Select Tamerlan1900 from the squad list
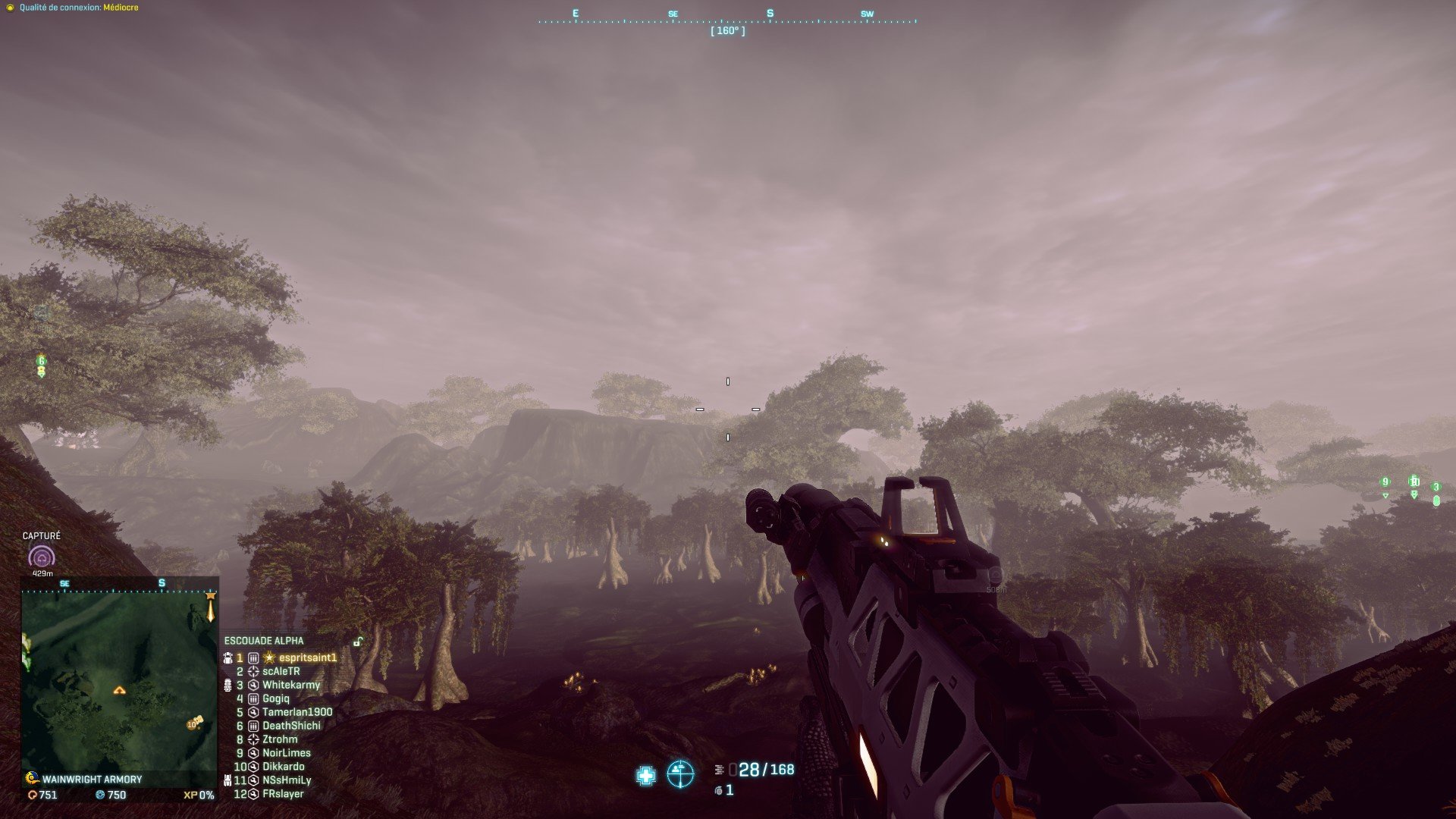Screen dimensions: 1456x819 [297, 712]
